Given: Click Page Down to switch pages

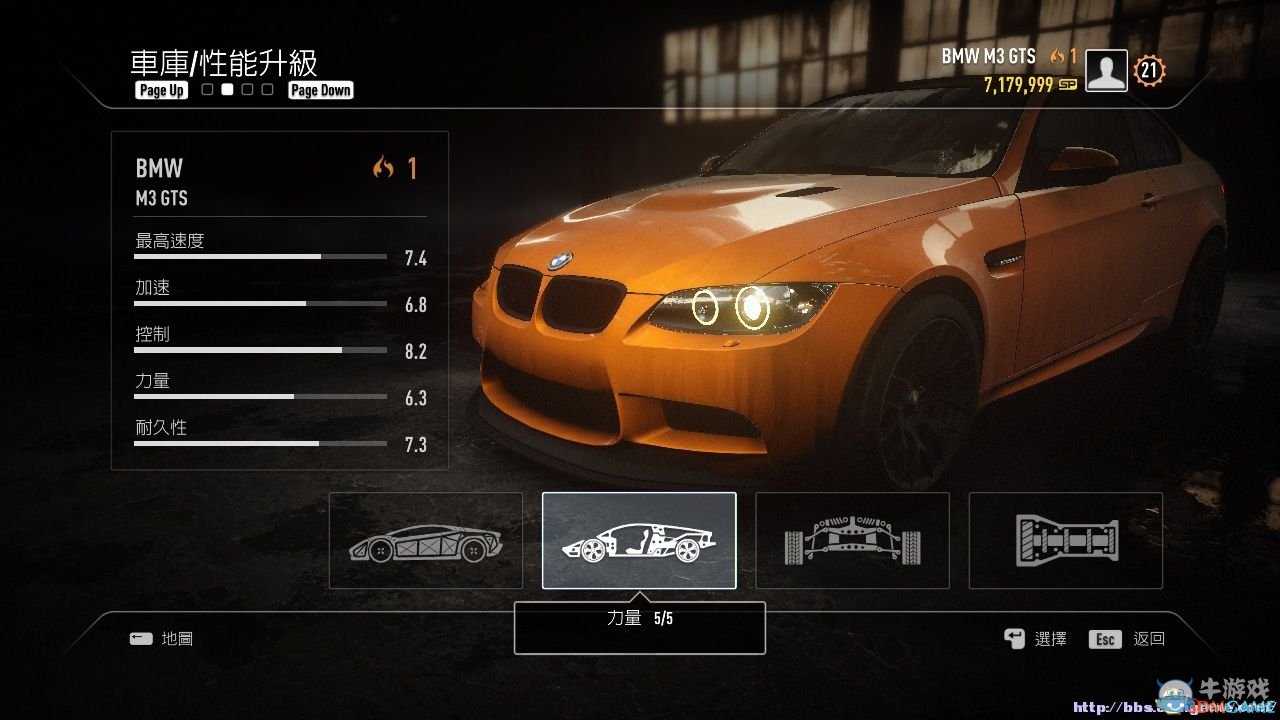Looking at the screenshot, I should click(x=320, y=89).
